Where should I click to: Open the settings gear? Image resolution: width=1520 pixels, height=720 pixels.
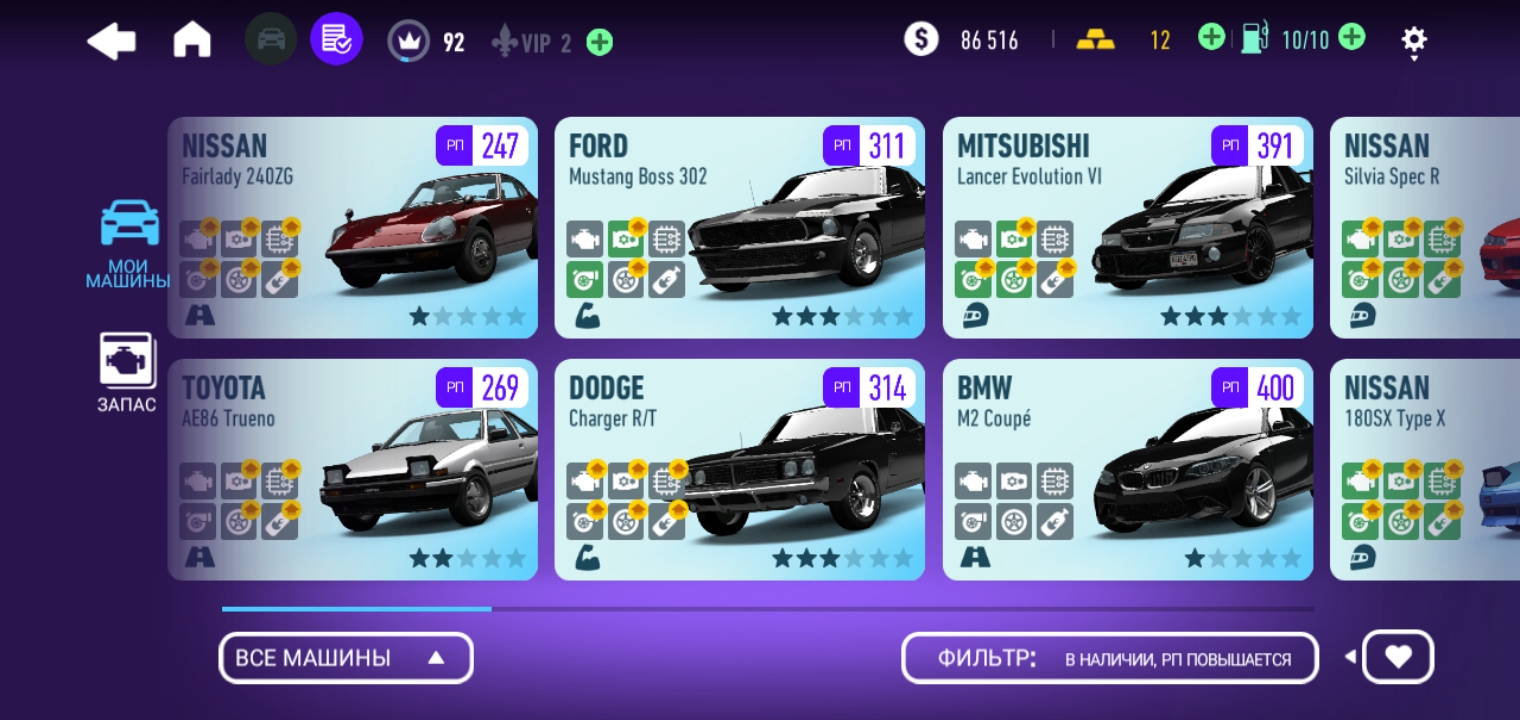(1414, 41)
